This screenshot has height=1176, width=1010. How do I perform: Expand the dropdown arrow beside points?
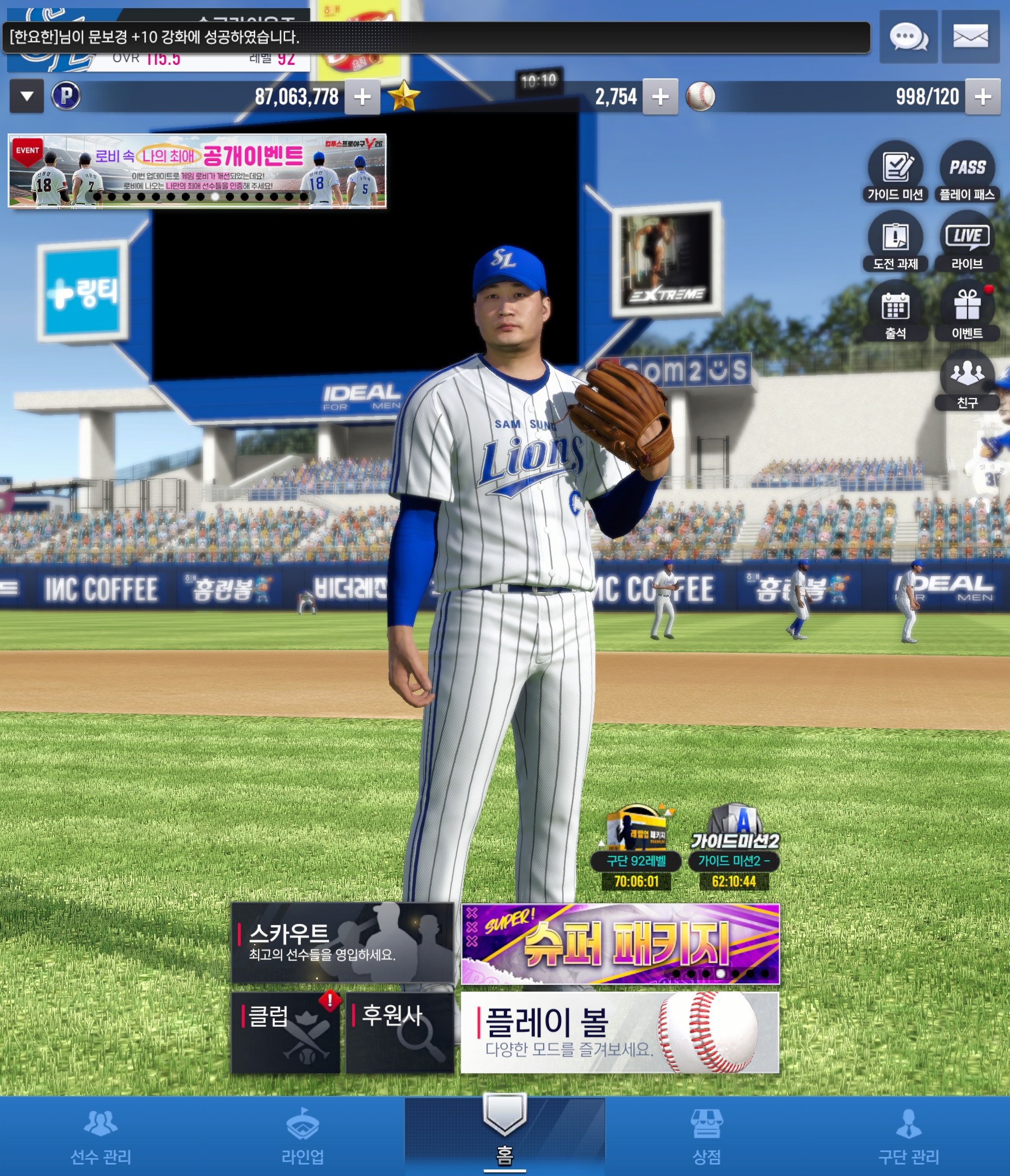tap(27, 96)
